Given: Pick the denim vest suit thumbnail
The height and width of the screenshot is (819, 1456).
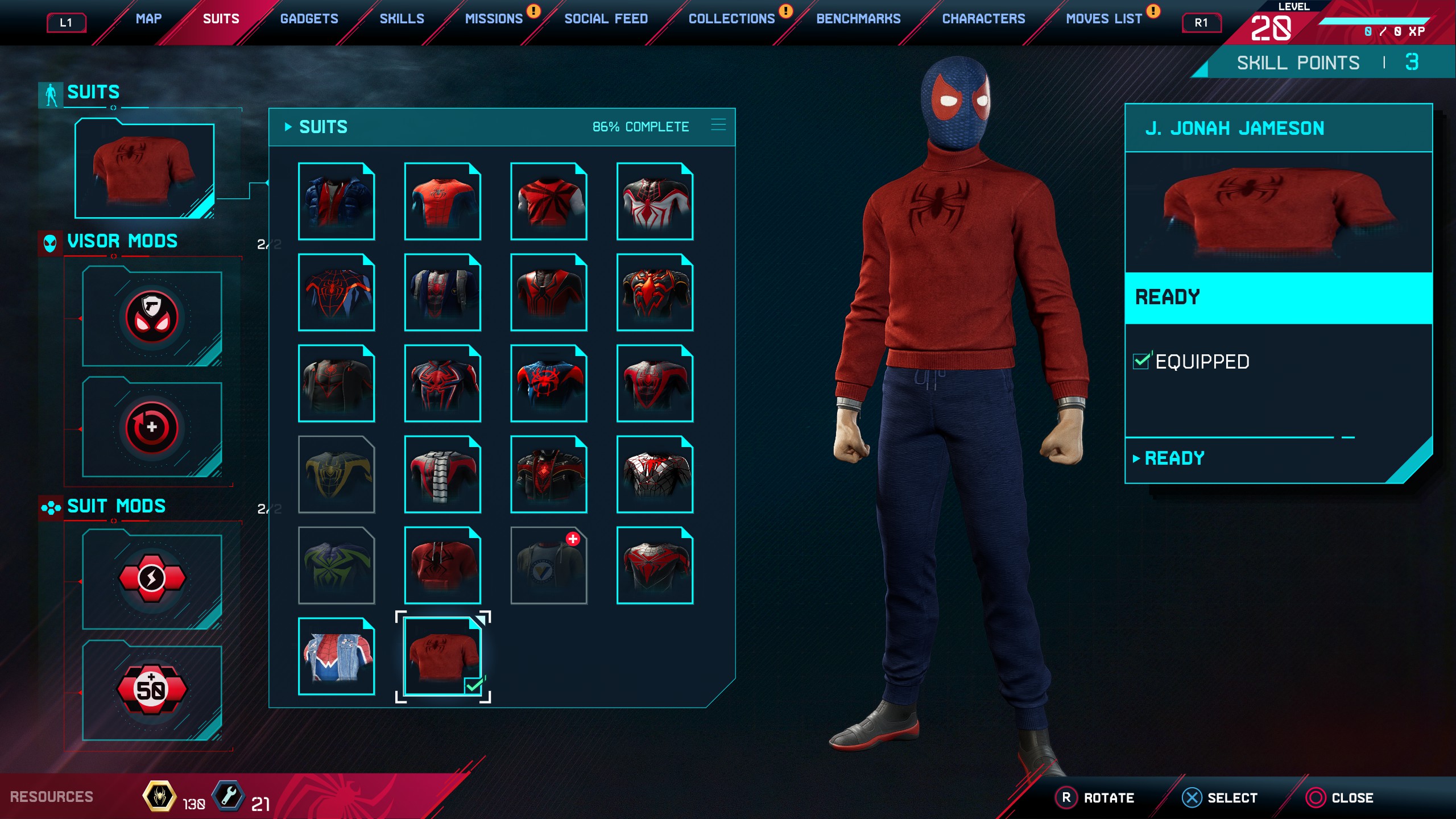Looking at the screenshot, I should pos(336,656).
